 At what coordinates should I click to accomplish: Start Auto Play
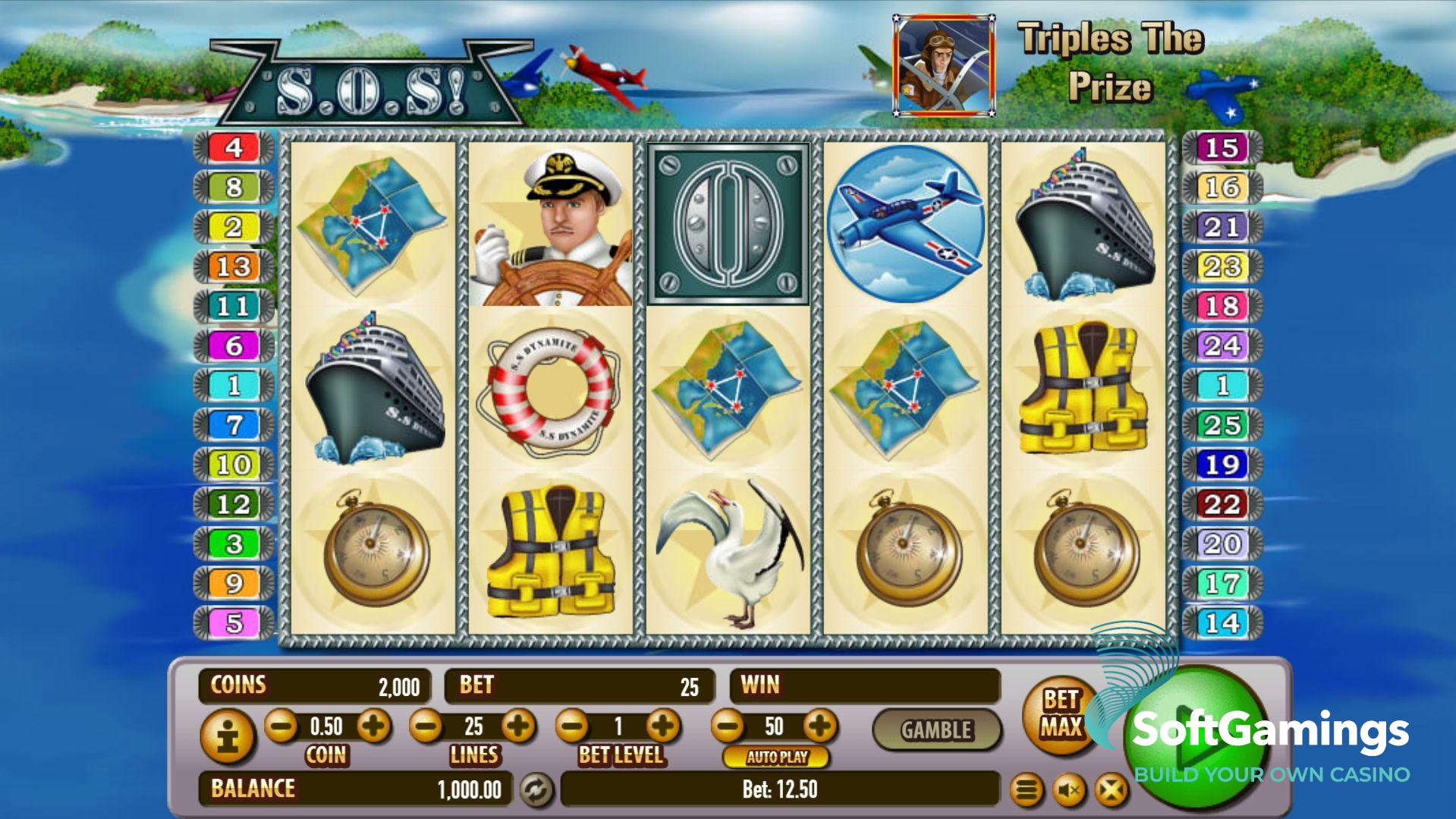tap(777, 757)
